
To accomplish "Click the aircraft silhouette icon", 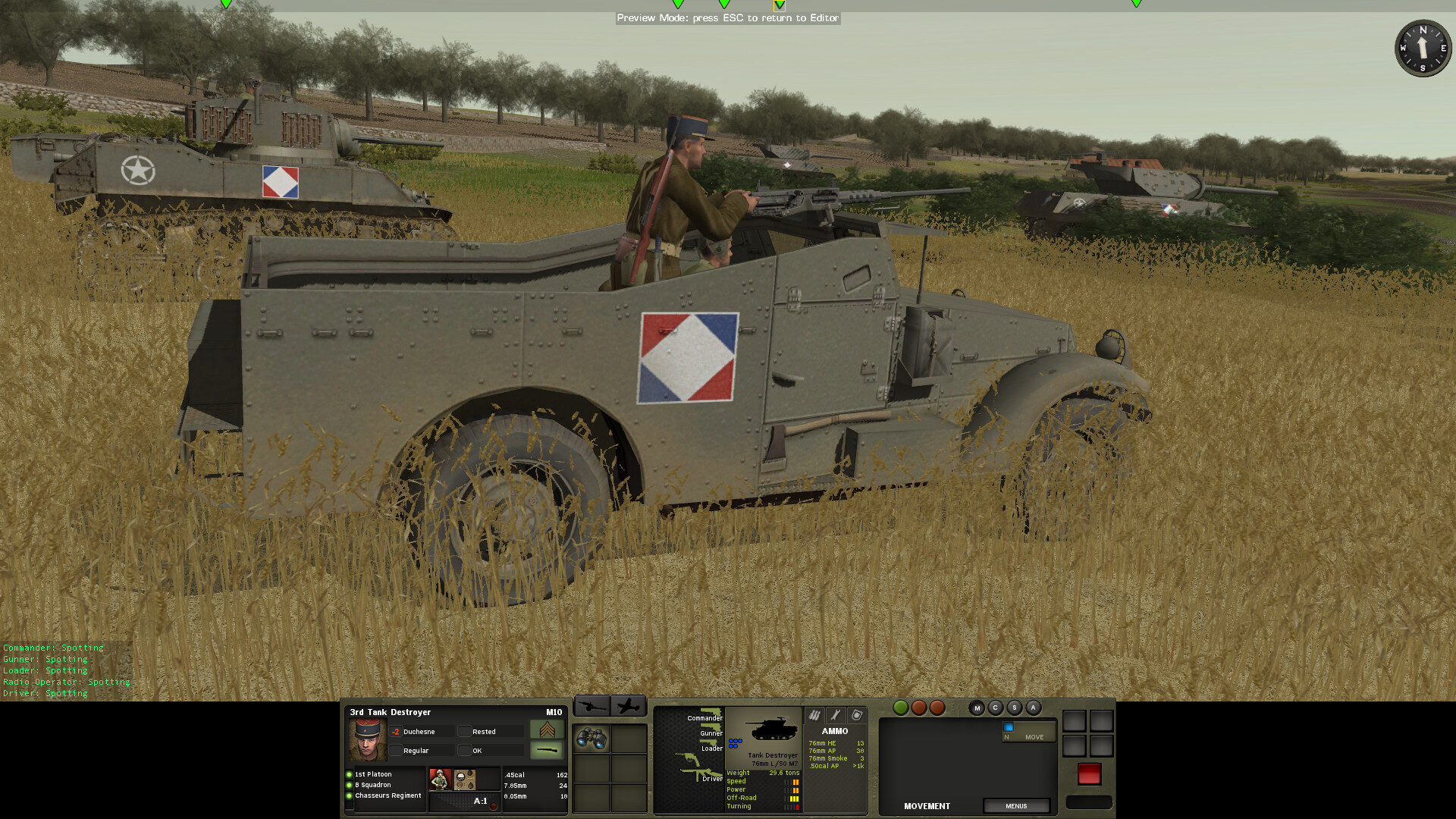I will [x=628, y=707].
